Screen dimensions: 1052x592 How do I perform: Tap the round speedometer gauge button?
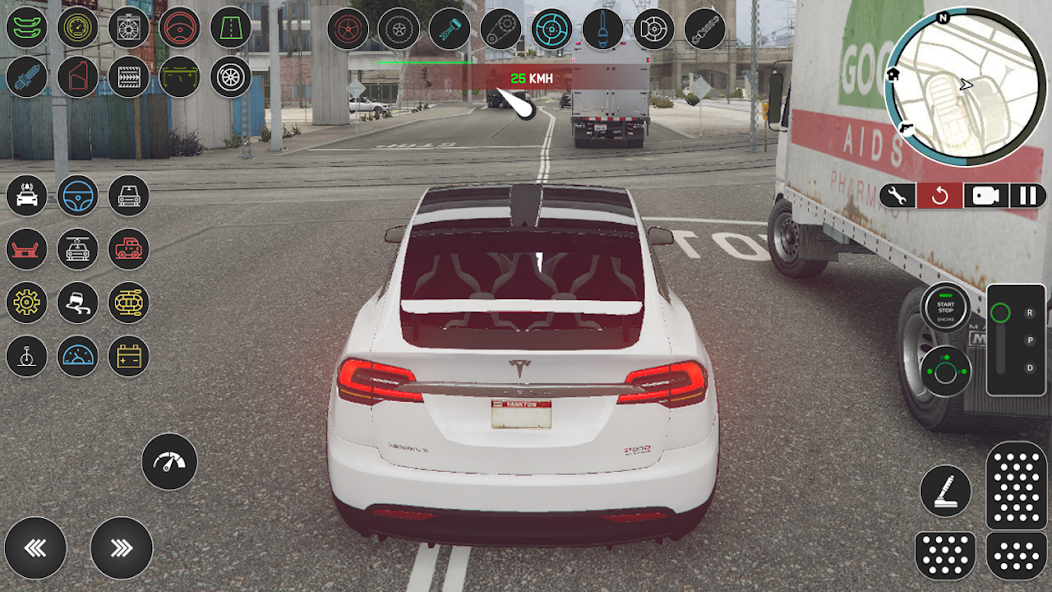(169, 461)
